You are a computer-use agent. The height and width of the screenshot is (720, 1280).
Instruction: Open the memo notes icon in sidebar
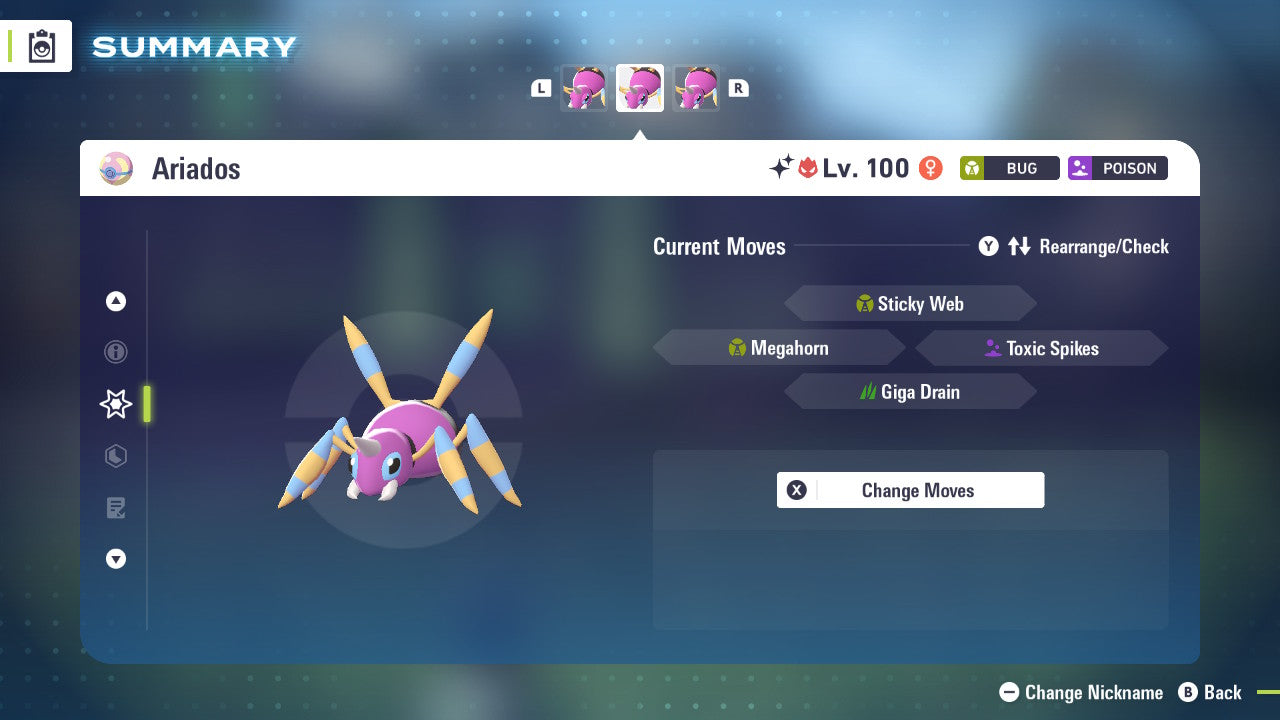pos(115,508)
